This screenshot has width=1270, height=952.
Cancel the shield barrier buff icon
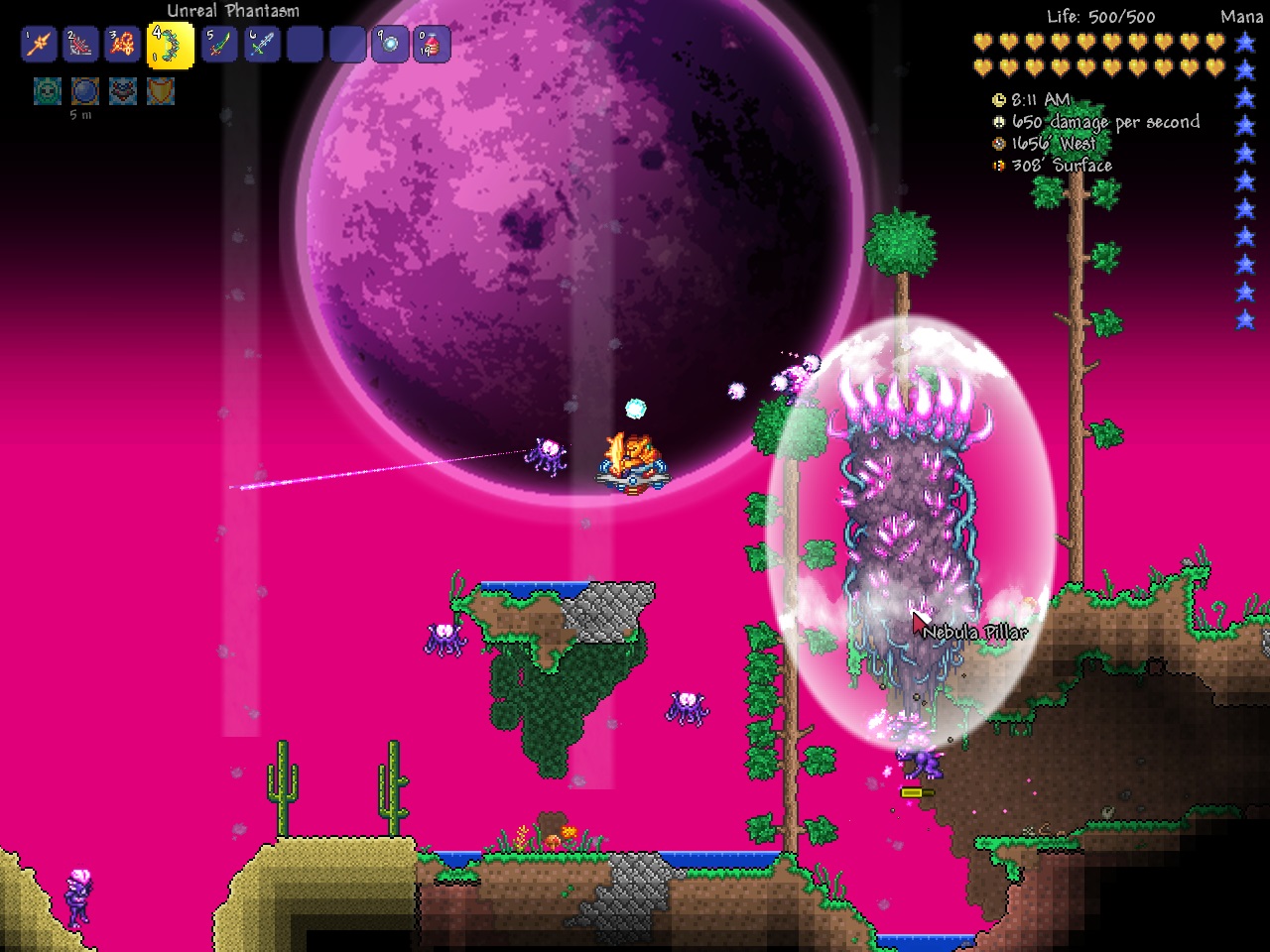click(159, 89)
